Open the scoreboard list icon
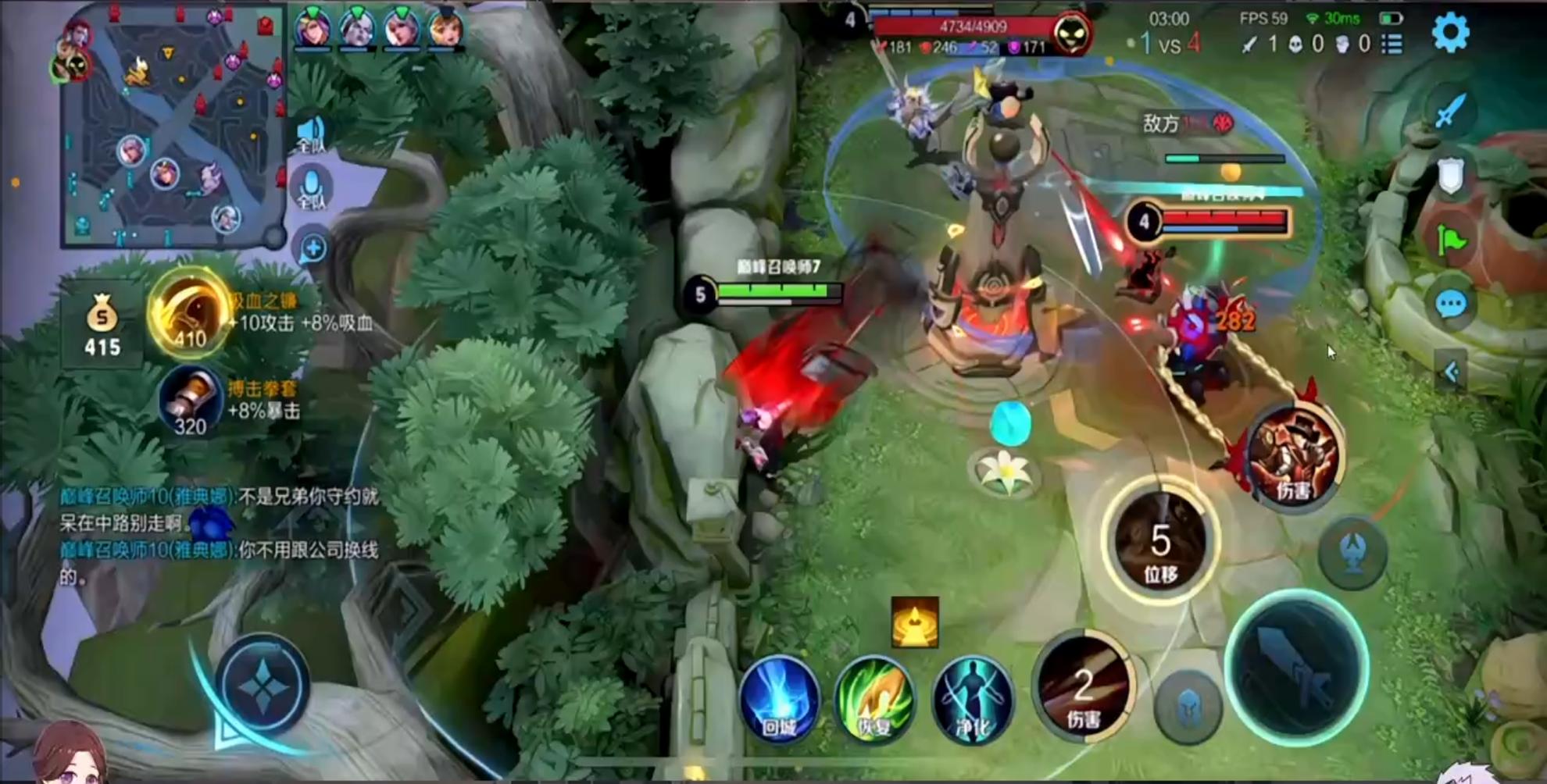1547x784 pixels. 1392,45
